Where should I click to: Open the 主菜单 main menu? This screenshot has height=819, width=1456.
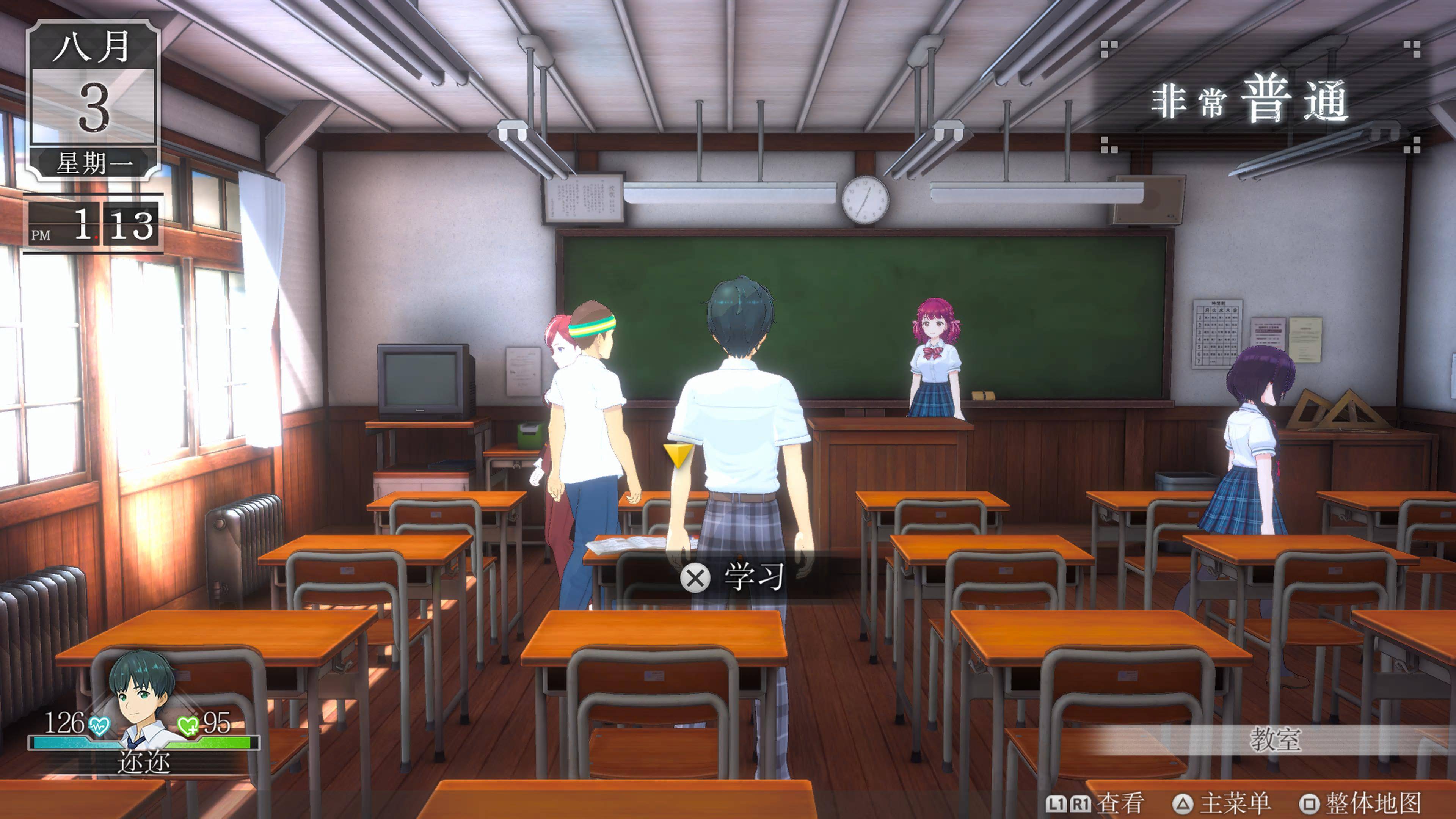[1222, 803]
